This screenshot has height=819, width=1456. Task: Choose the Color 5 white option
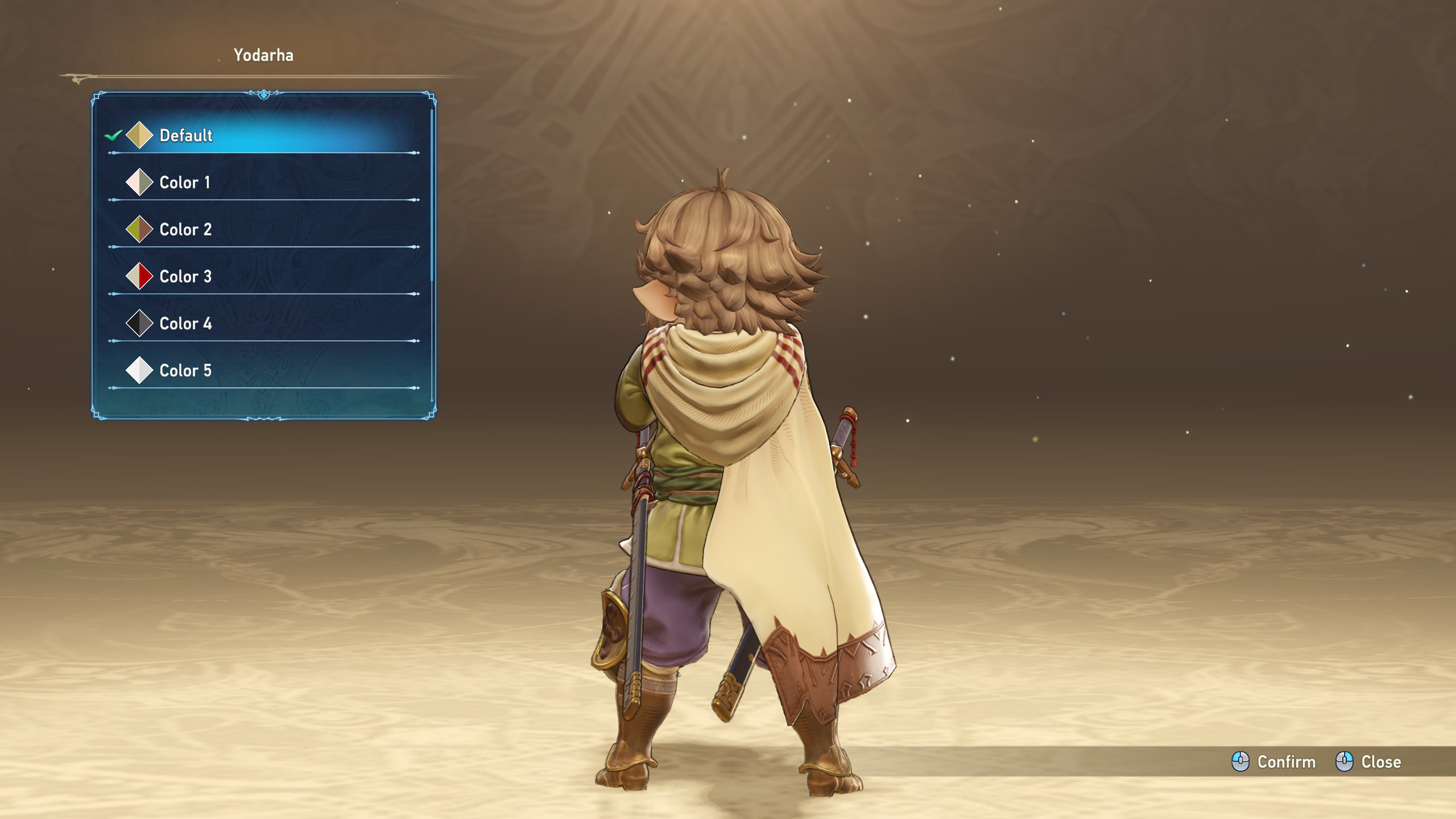pyautogui.click(x=185, y=371)
